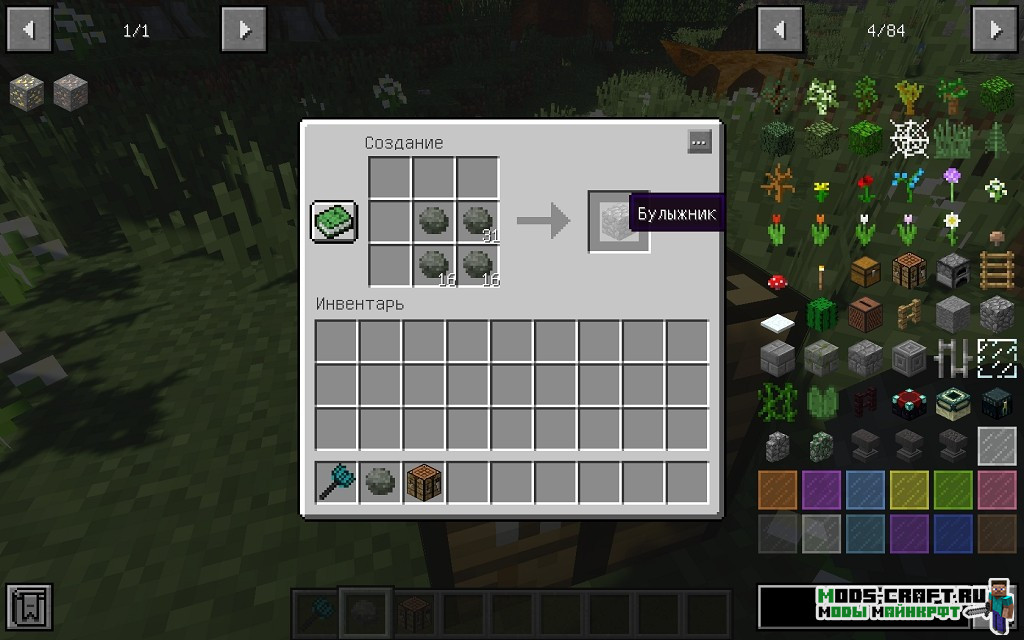
Task: Choose the cactus in the item list
Action: [x=822, y=315]
